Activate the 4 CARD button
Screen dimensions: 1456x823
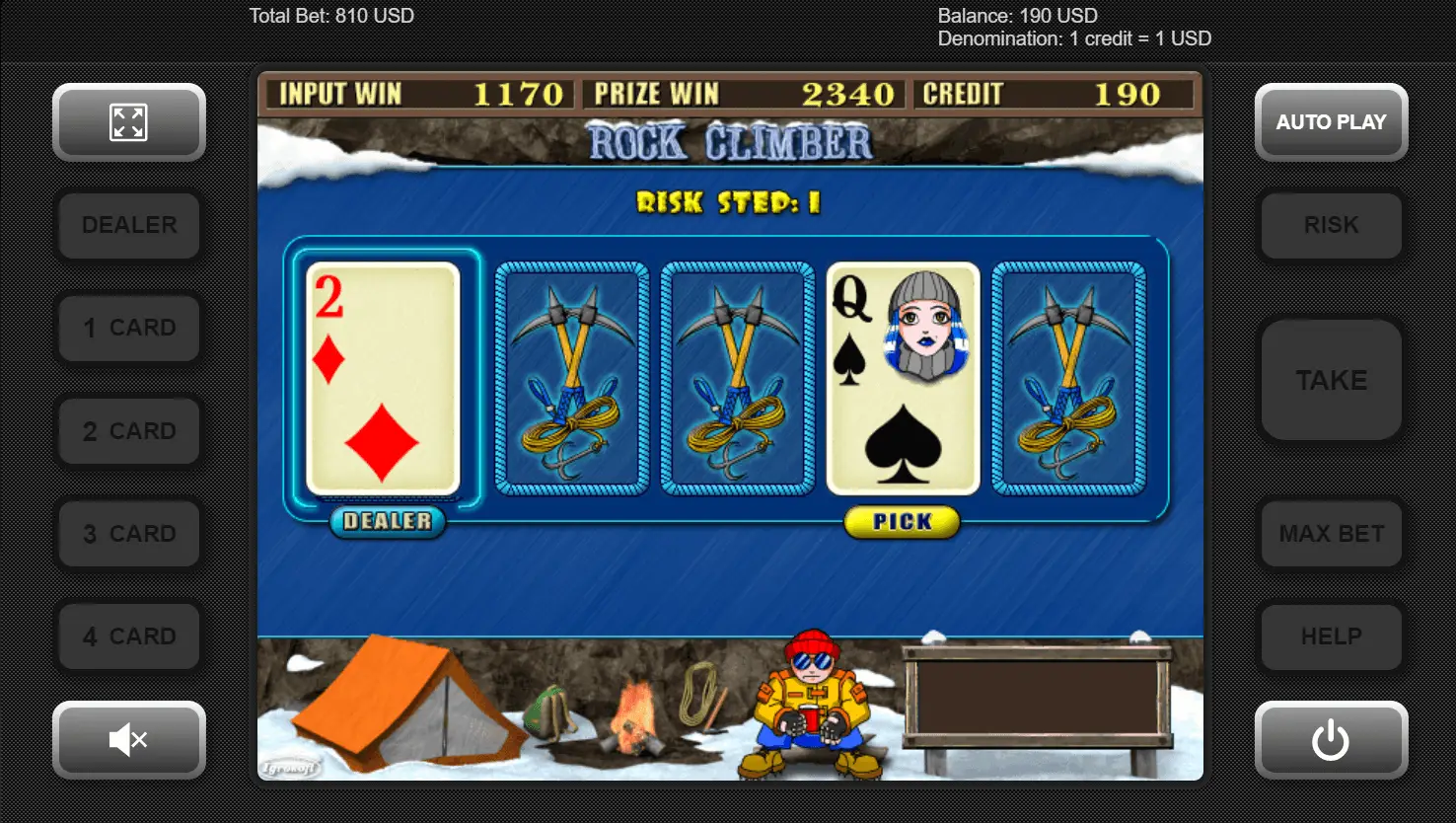[129, 636]
